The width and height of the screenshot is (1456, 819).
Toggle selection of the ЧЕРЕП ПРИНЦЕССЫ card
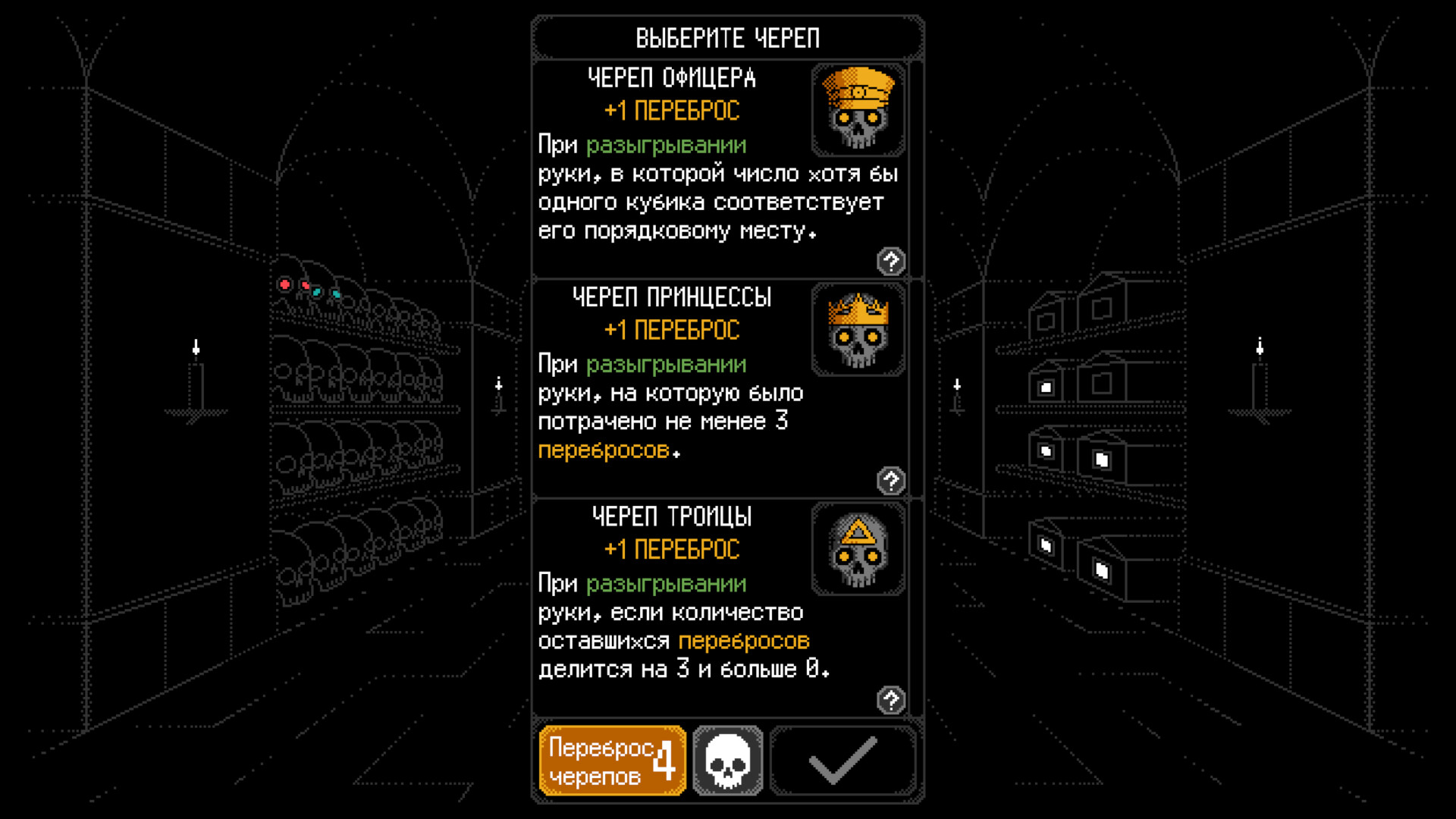(x=682, y=387)
